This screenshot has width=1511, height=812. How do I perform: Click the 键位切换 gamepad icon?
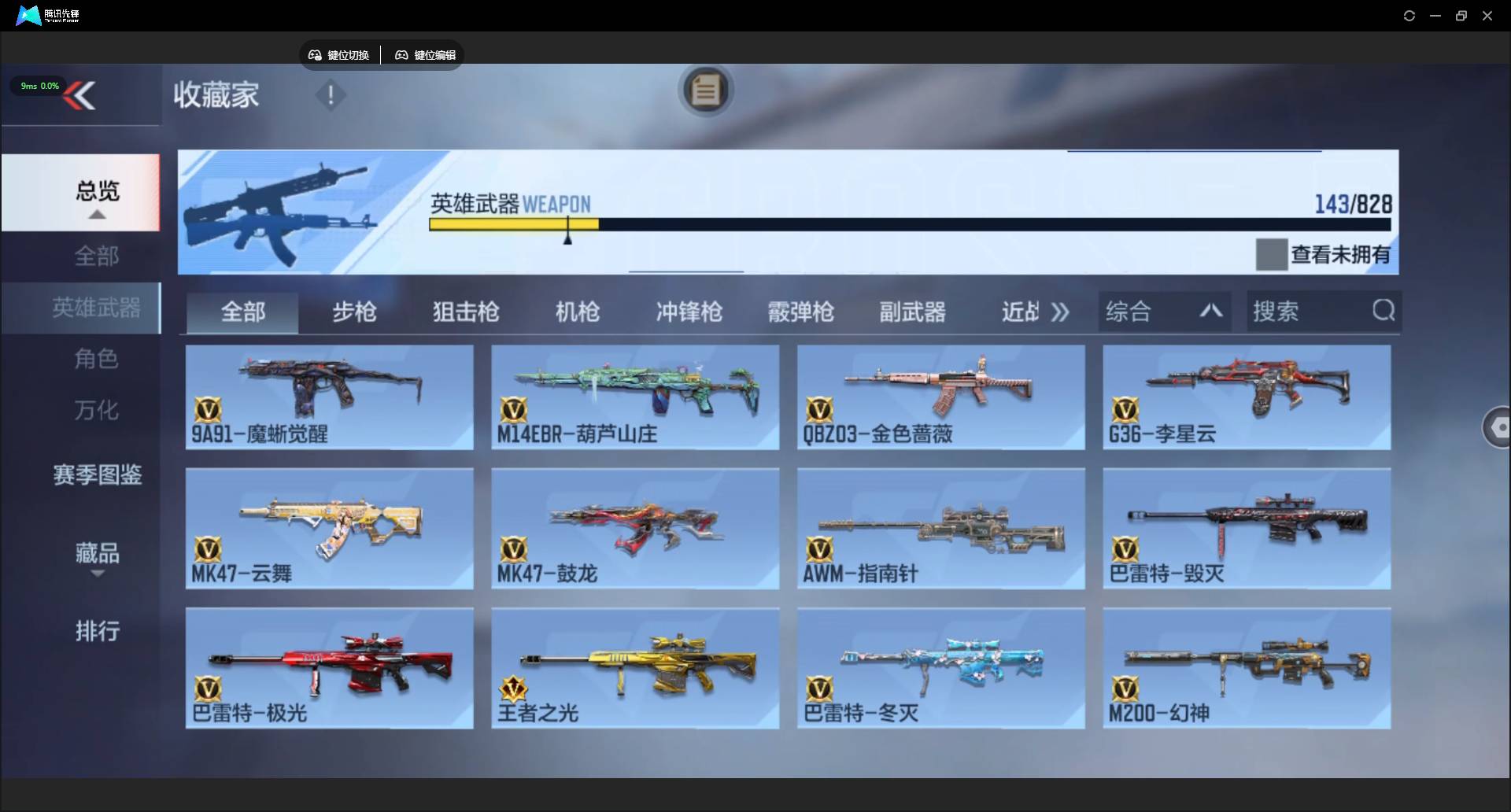pos(314,55)
